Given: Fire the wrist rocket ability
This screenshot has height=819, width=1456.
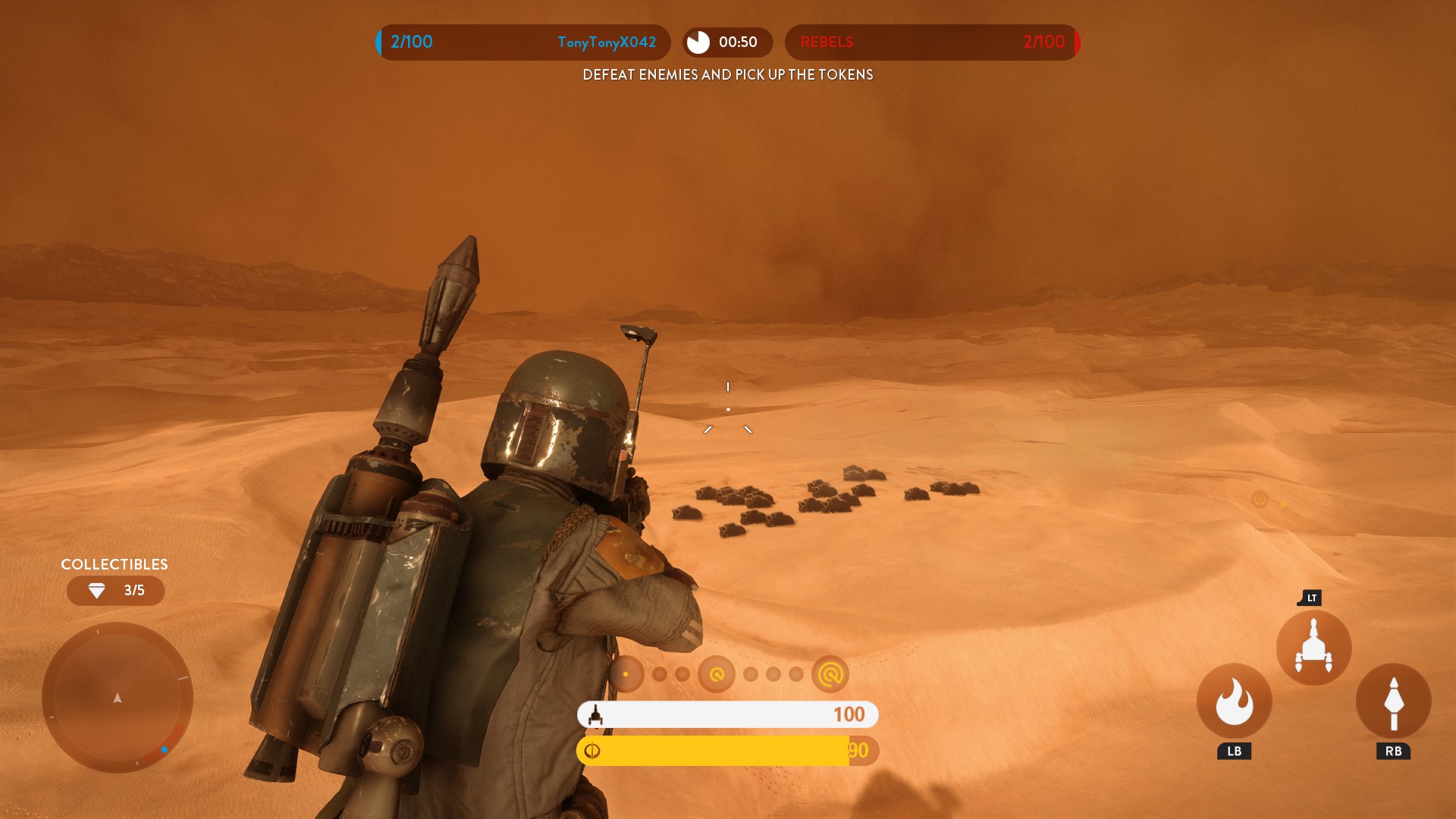Looking at the screenshot, I should tap(1393, 701).
